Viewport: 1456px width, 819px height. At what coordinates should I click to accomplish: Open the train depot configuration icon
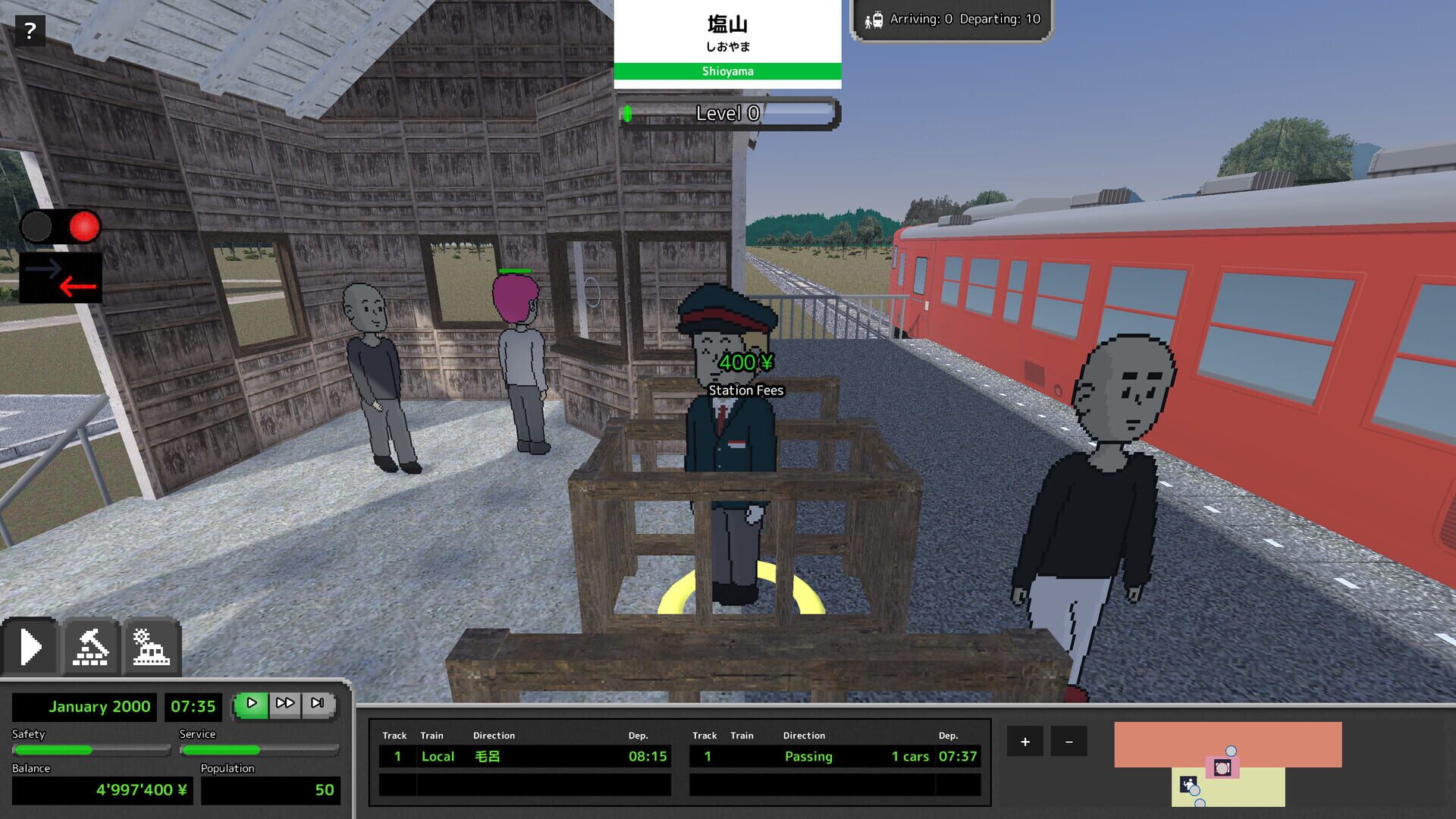click(151, 645)
